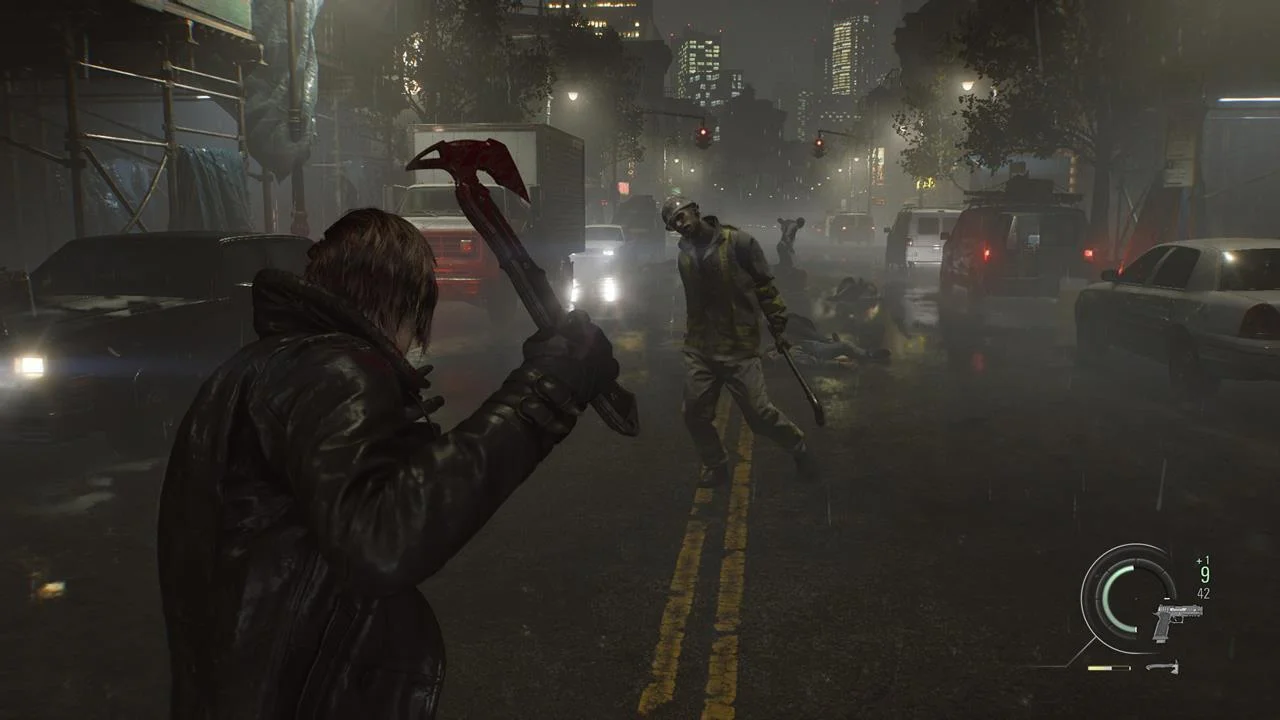Click the +1 chamber ammo indicator

click(x=1200, y=560)
